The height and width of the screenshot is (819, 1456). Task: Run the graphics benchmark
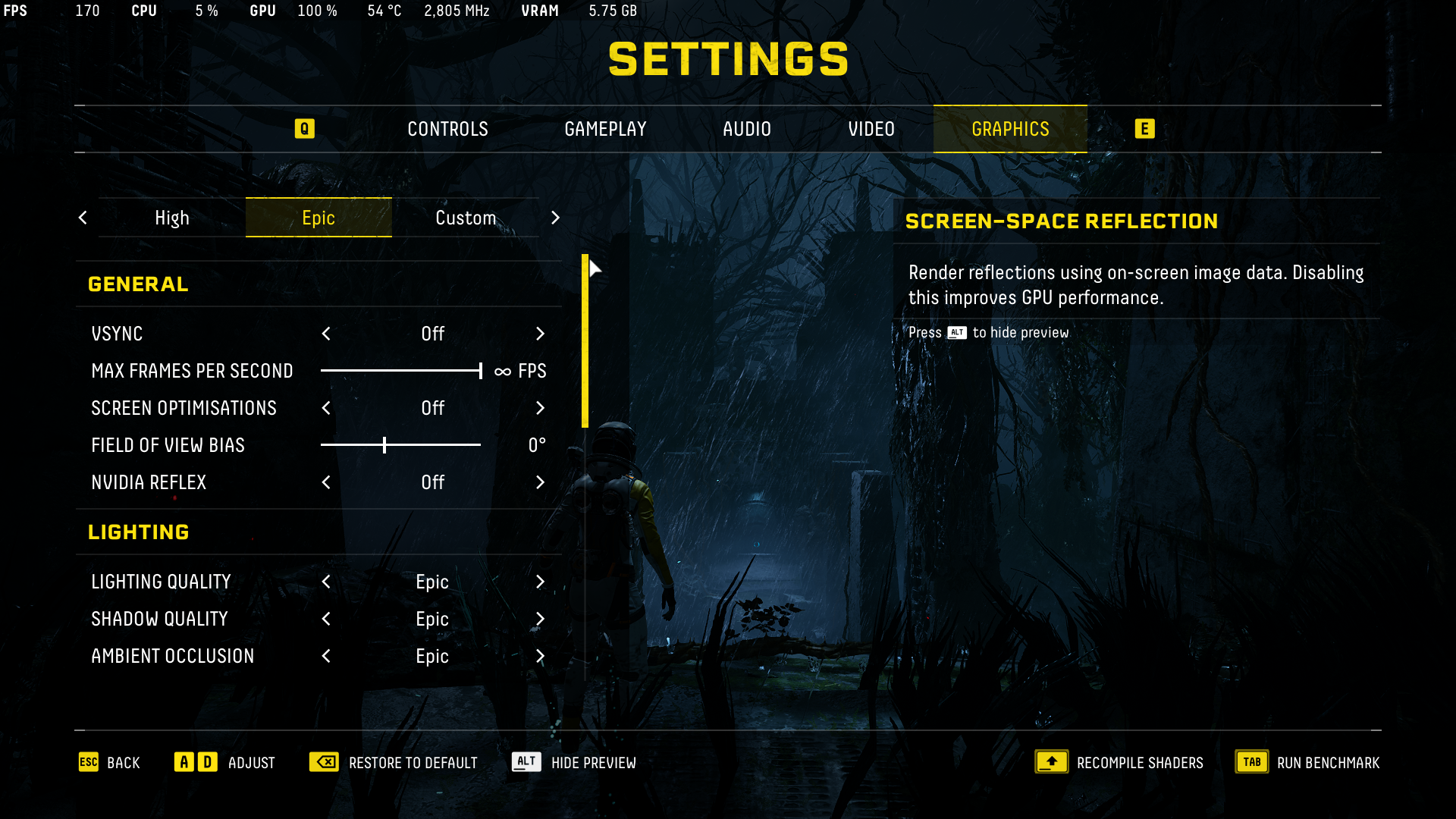click(x=1307, y=762)
